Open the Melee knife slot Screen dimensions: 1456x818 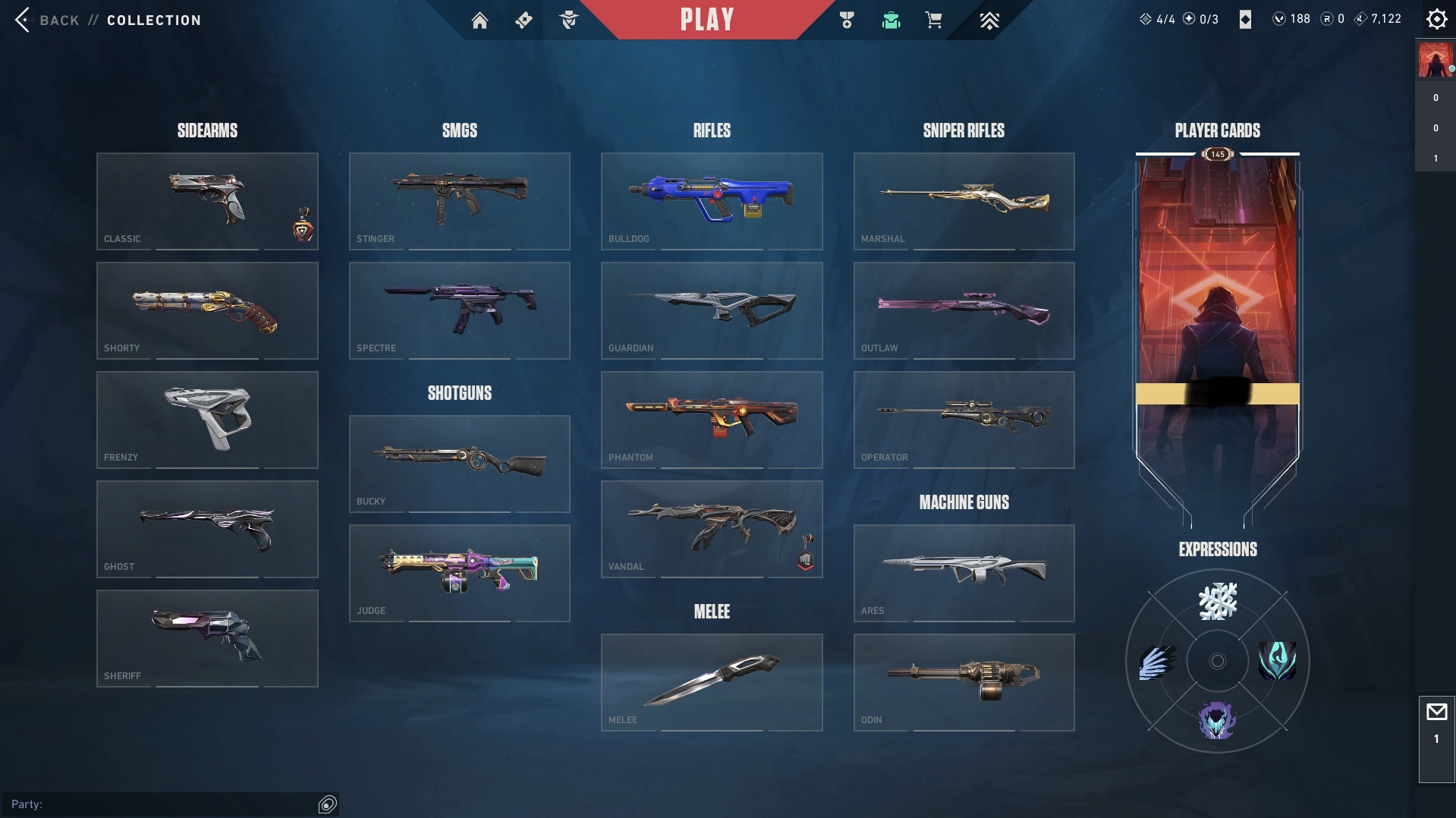pyautogui.click(x=712, y=682)
